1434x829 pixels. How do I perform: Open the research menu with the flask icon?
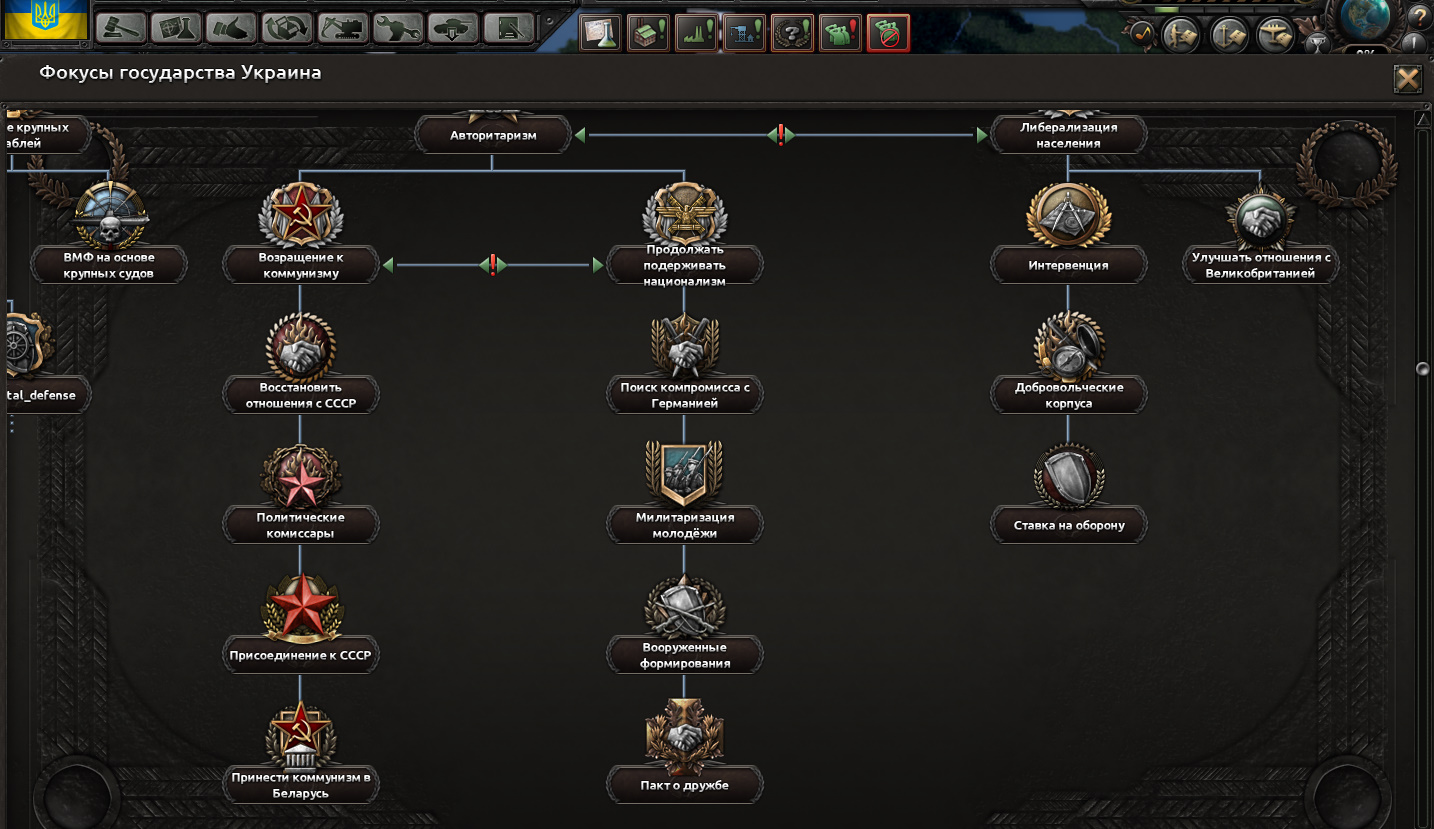(x=177, y=28)
